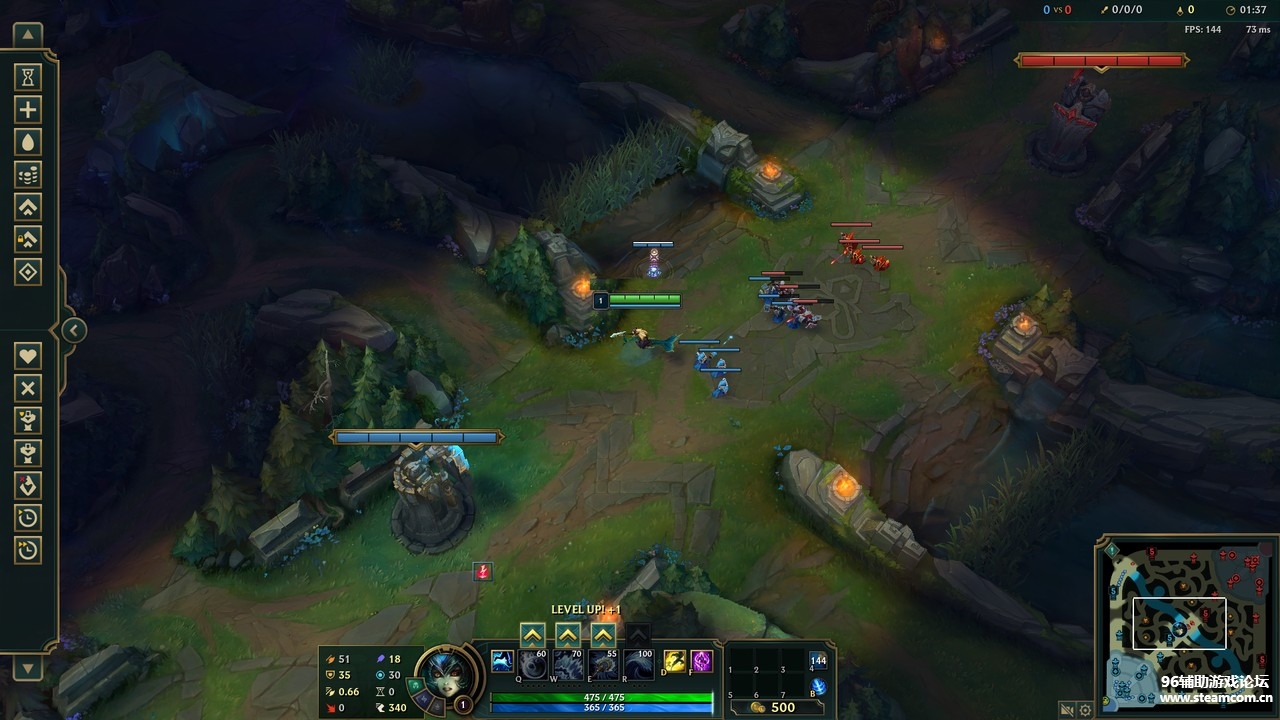The image size is (1280, 720).
Task: Click the kill champion X icon in the sidebar
Action: [27, 387]
